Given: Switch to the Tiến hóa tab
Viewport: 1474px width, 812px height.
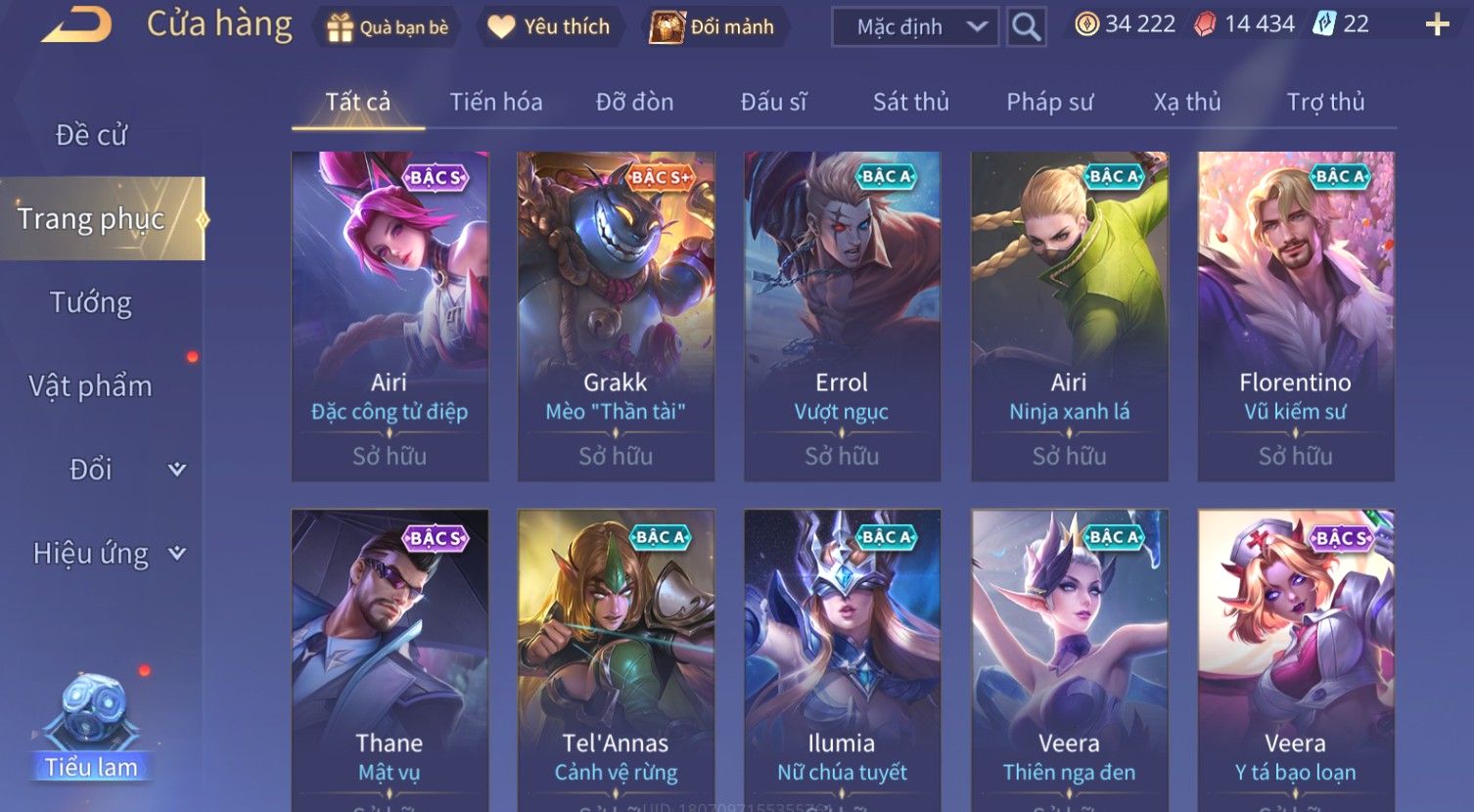Looking at the screenshot, I should pyautogui.click(x=495, y=102).
